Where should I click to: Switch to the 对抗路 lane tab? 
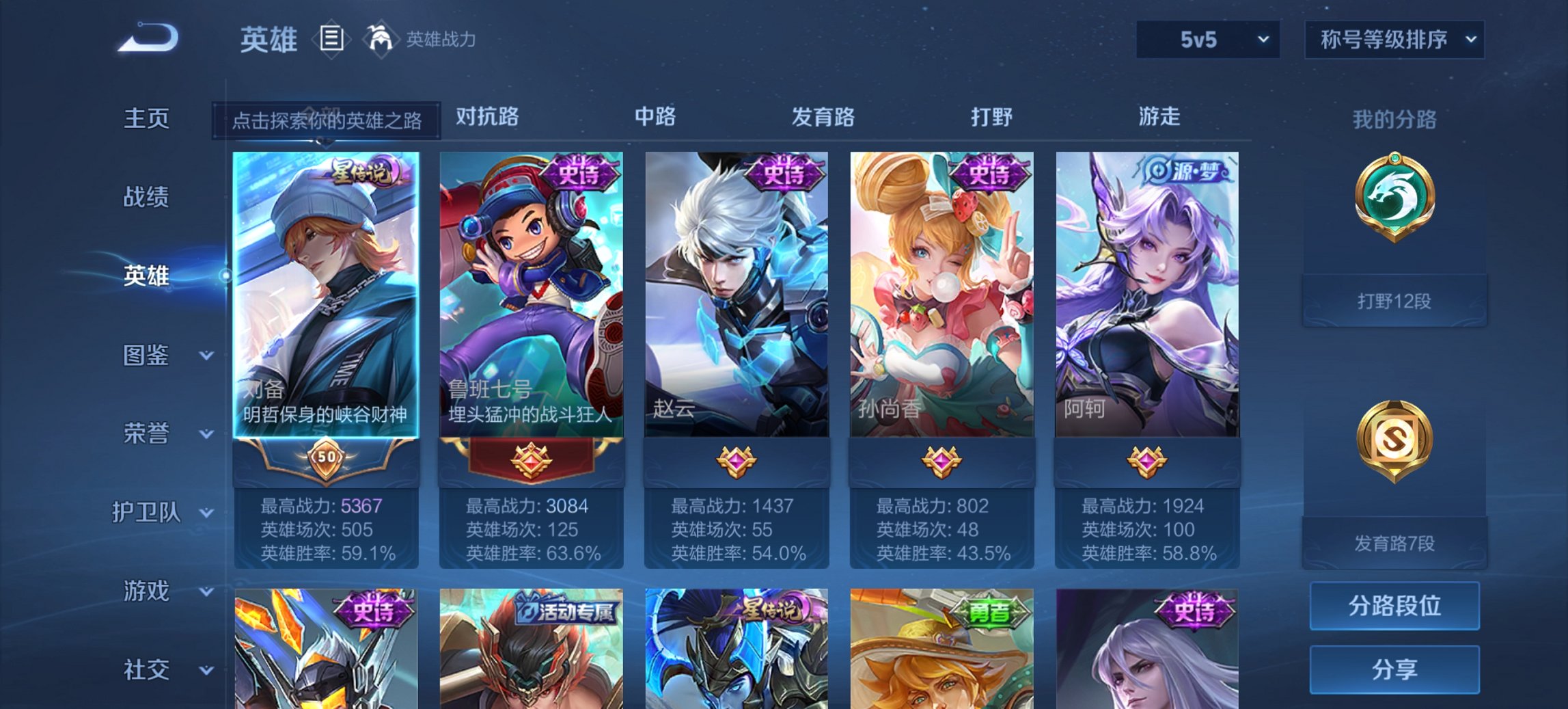tap(487, 117)
